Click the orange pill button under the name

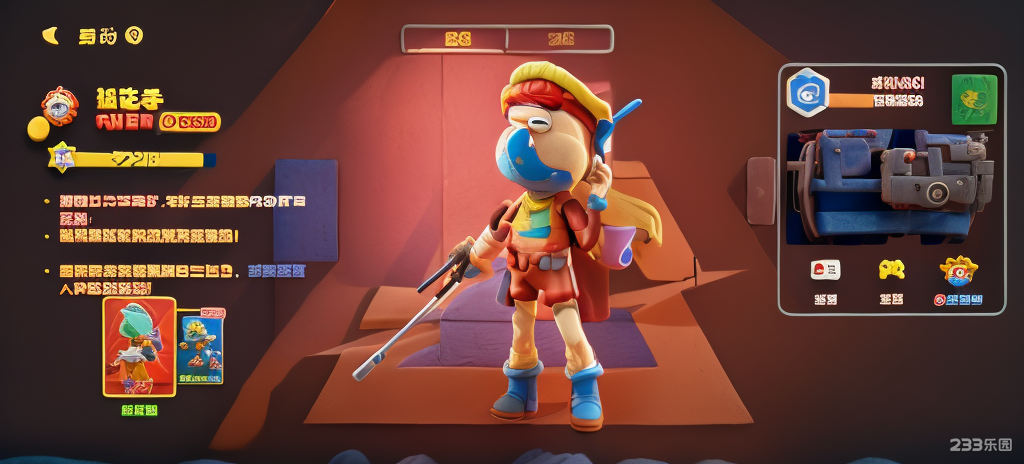[190, 122]
